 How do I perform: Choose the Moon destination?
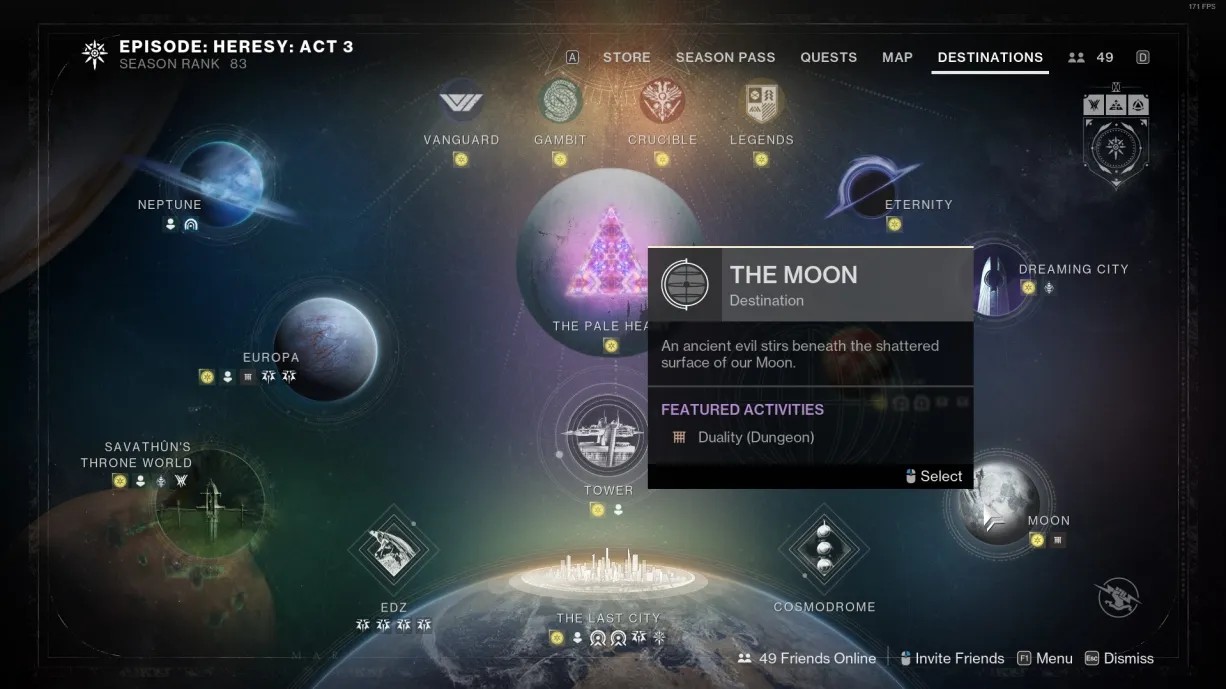tap(999, 505)
